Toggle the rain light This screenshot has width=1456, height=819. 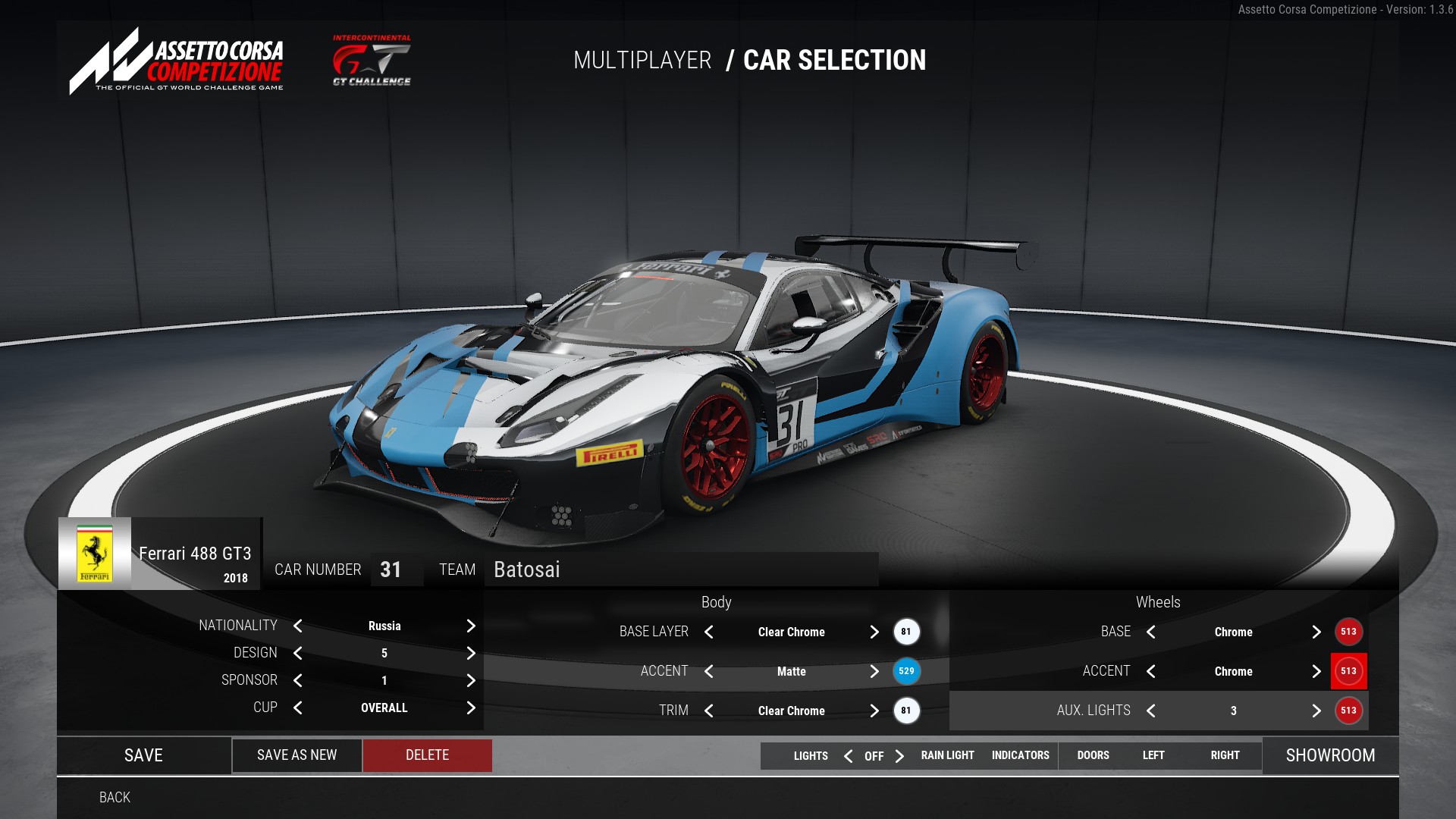(947, 755)
